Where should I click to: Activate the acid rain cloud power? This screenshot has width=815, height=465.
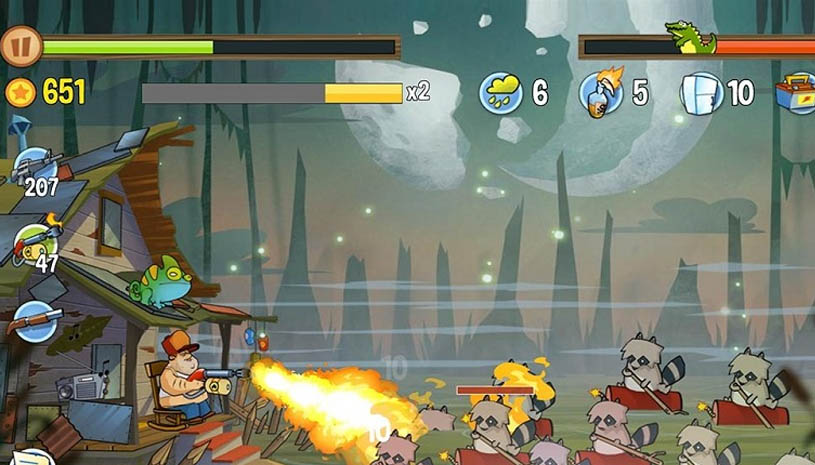(x=500, y=93)
